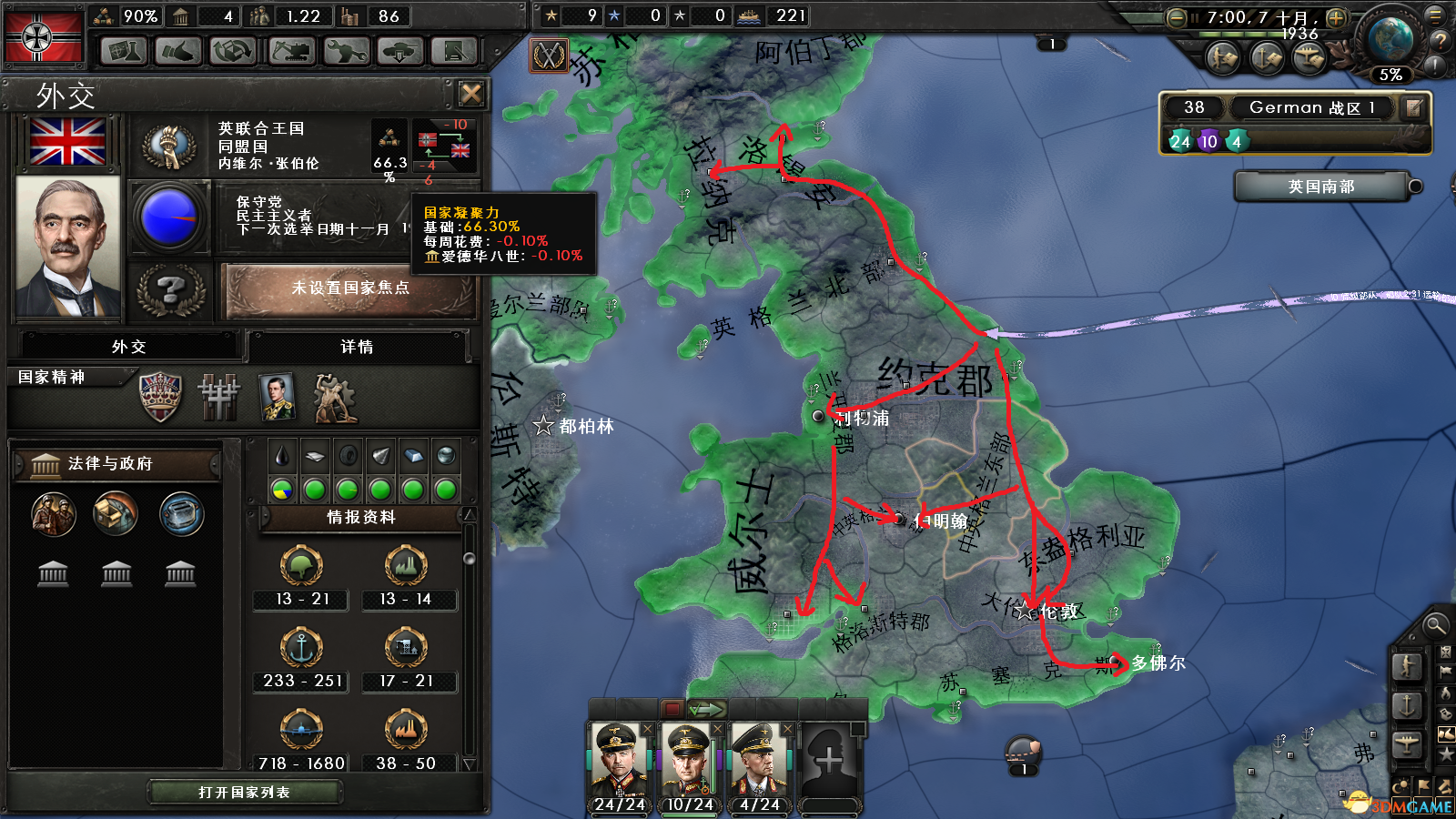The height and width of the screenshot is (819, 1456).
Task: Open the research menu with flask icon
Action: click(x=124, y=51)
